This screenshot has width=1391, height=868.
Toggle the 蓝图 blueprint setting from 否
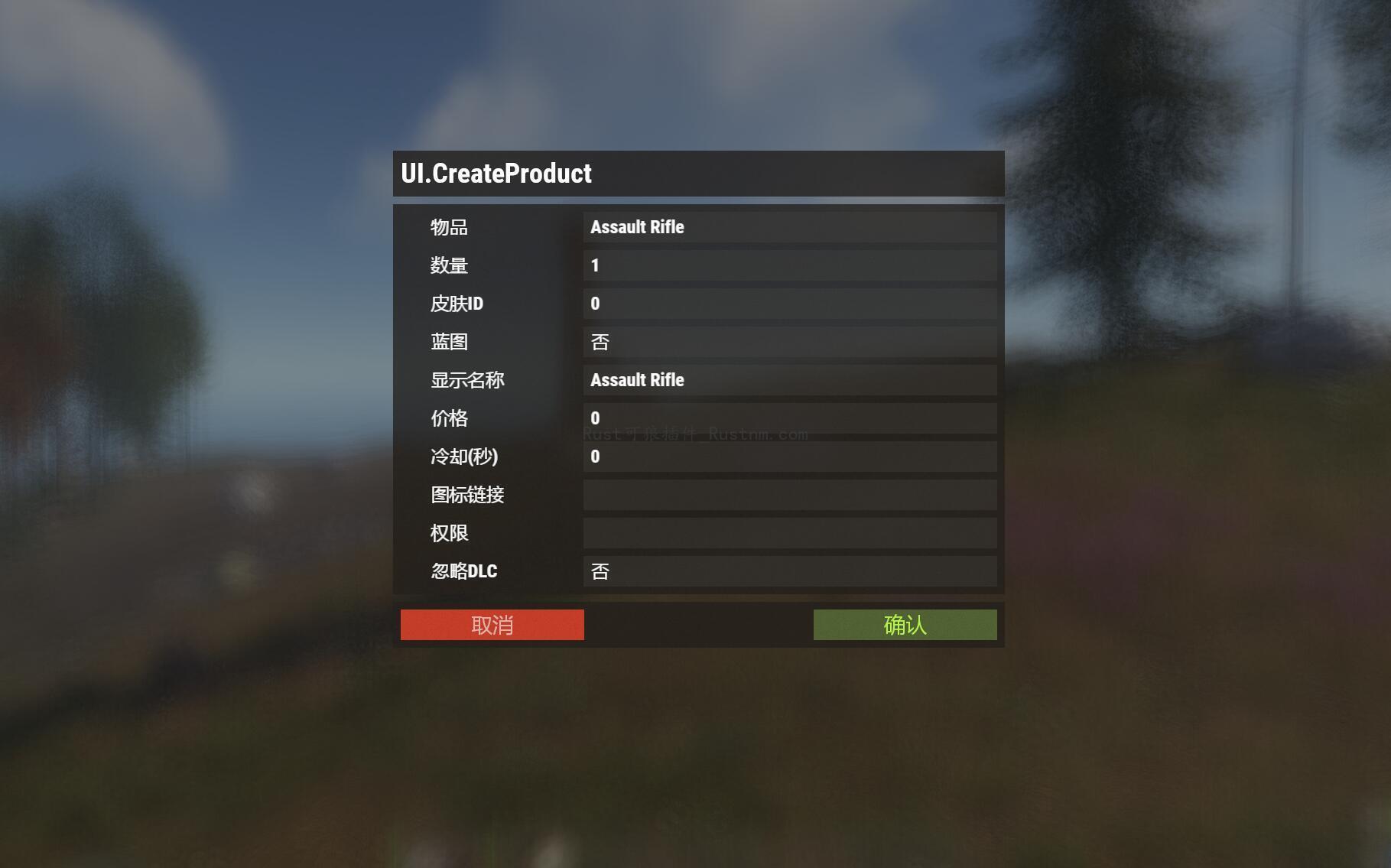pos(791,342)
